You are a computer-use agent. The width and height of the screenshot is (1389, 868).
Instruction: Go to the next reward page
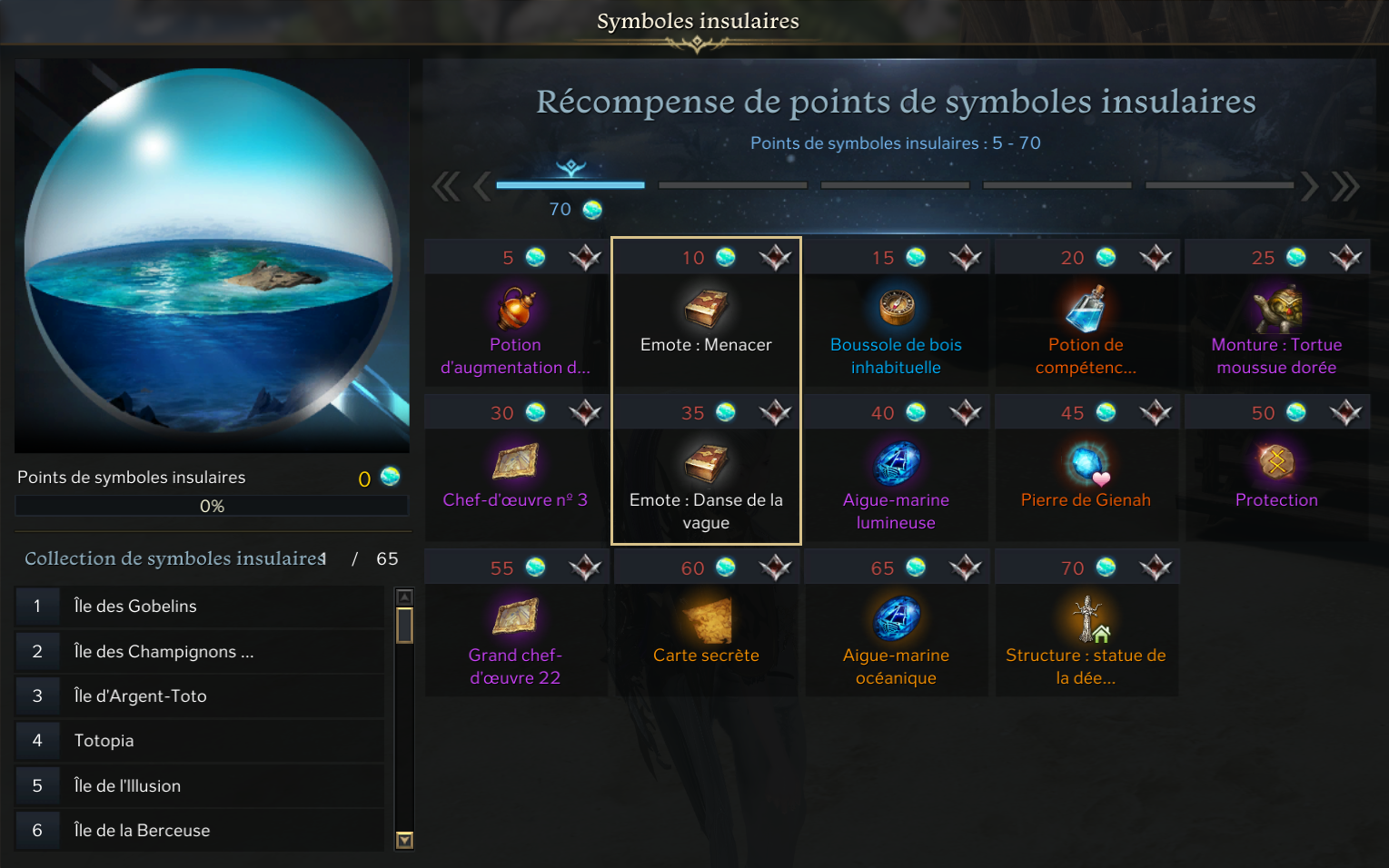coord(1309,186)
